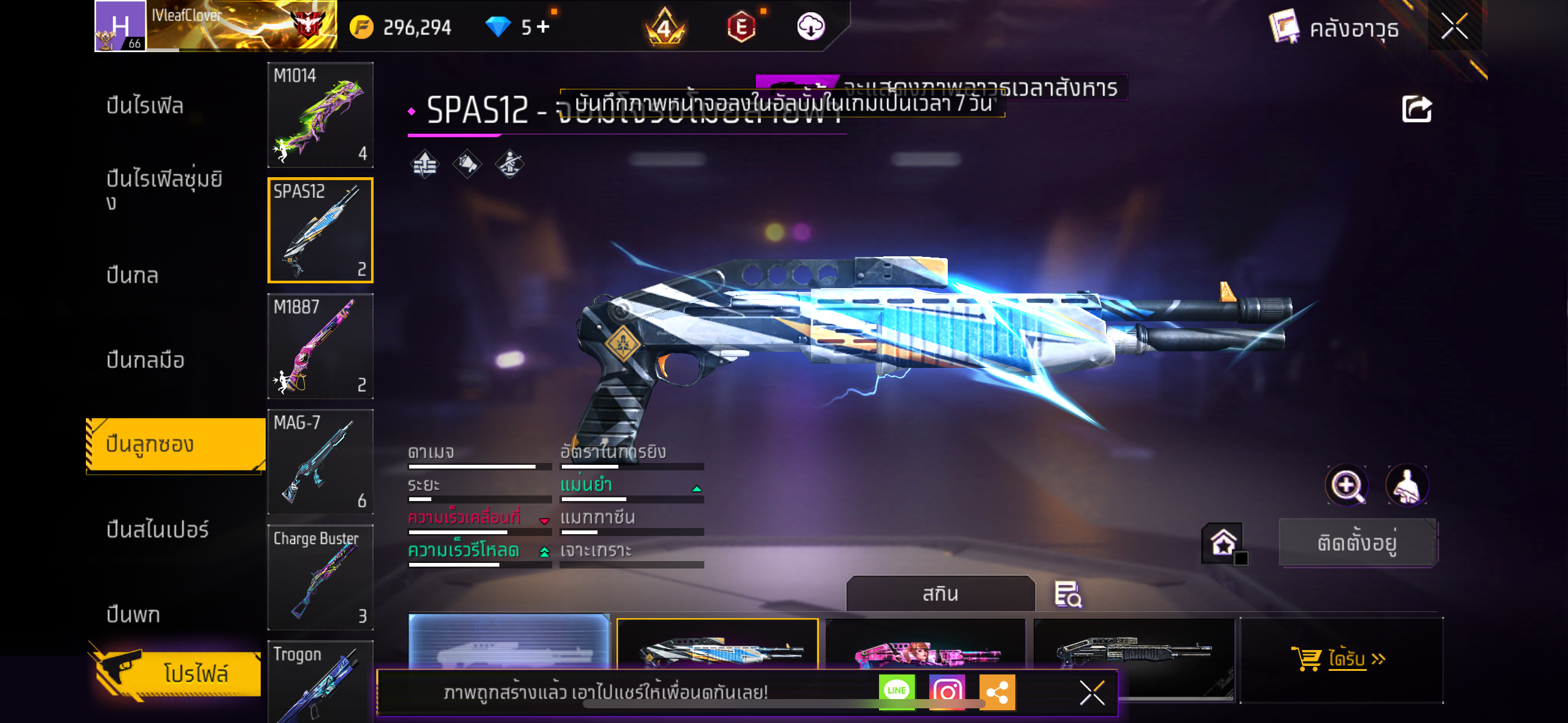Dismiss the screenshot share banner
The image size is (1568, 723).
click(1091, 693)
